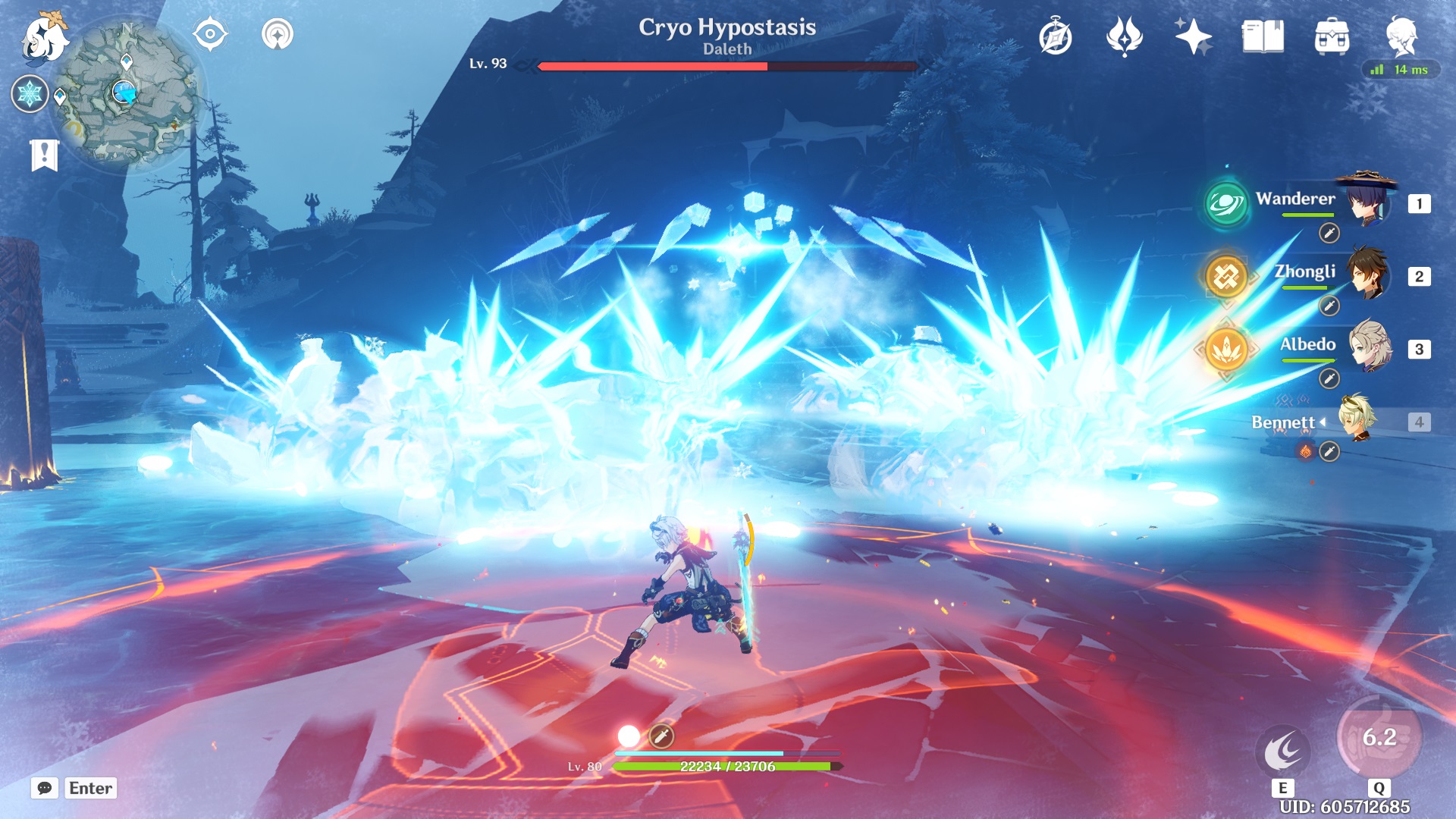The width and height of the screenshot is (1456, 819).
Task: Click the minimap of Dragonspine
Action: point(124,91)
